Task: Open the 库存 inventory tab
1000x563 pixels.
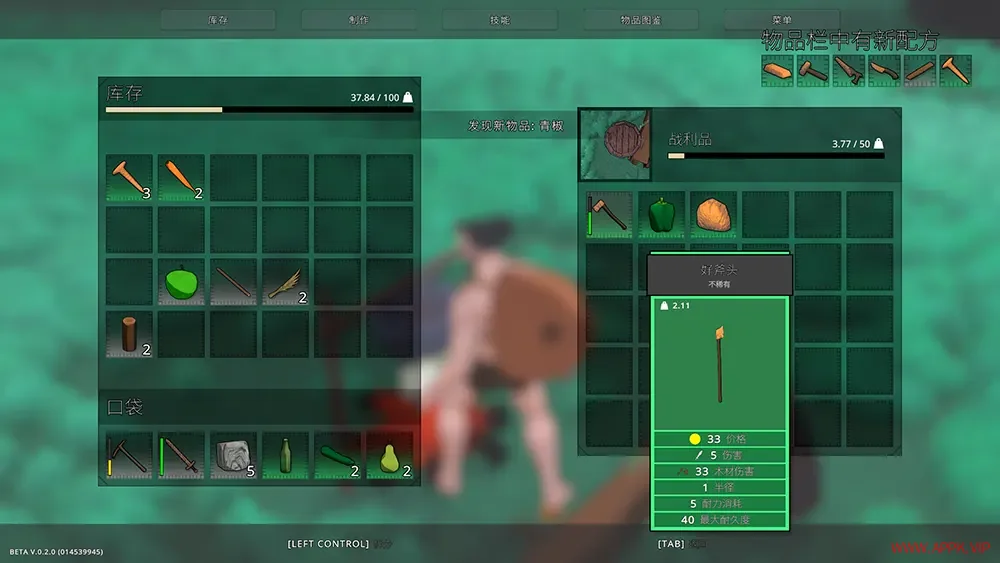Action: 218,20
